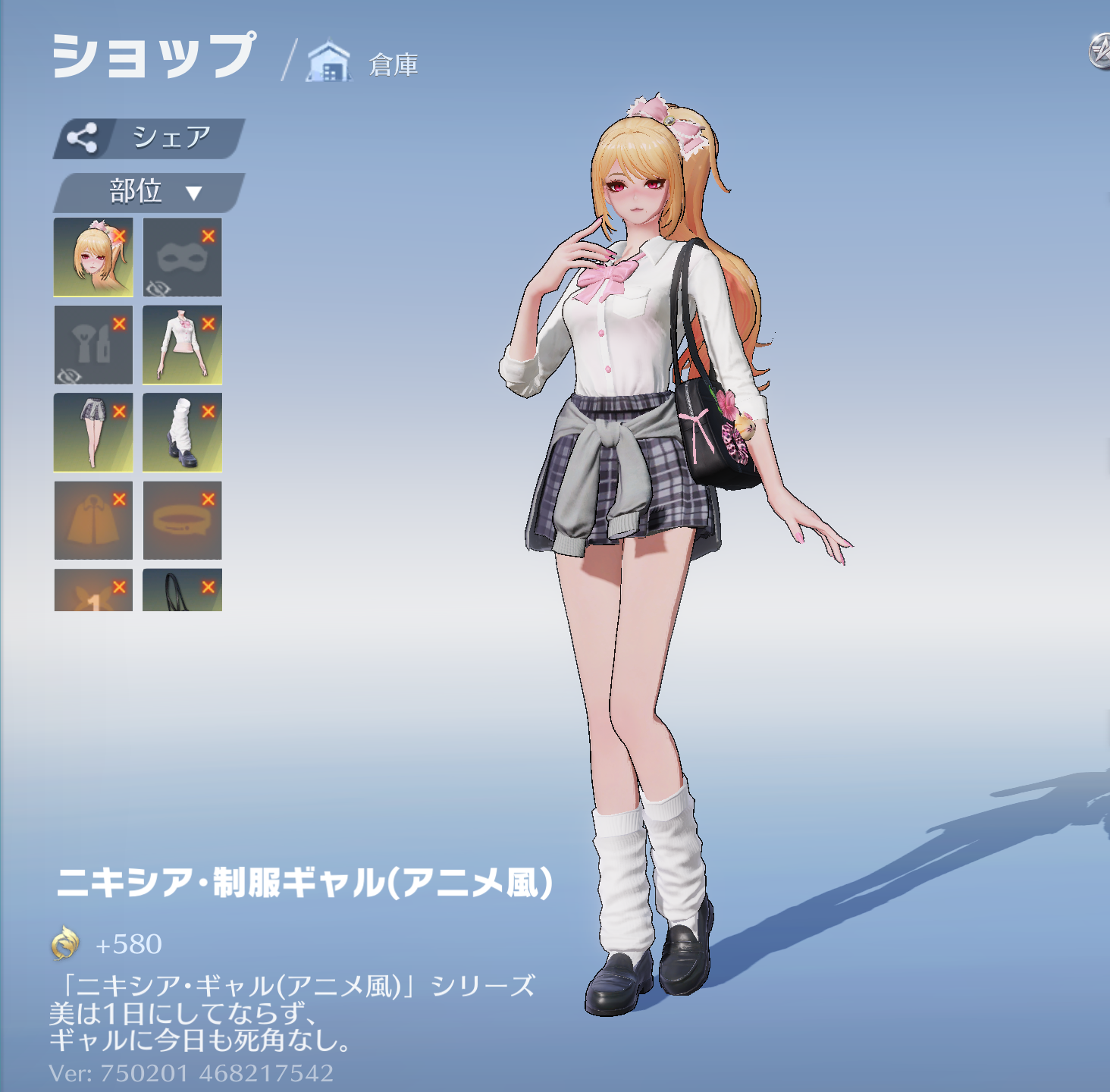Select the white shirt top slot
1110x1092 pixels.
[x=182, y=345]
